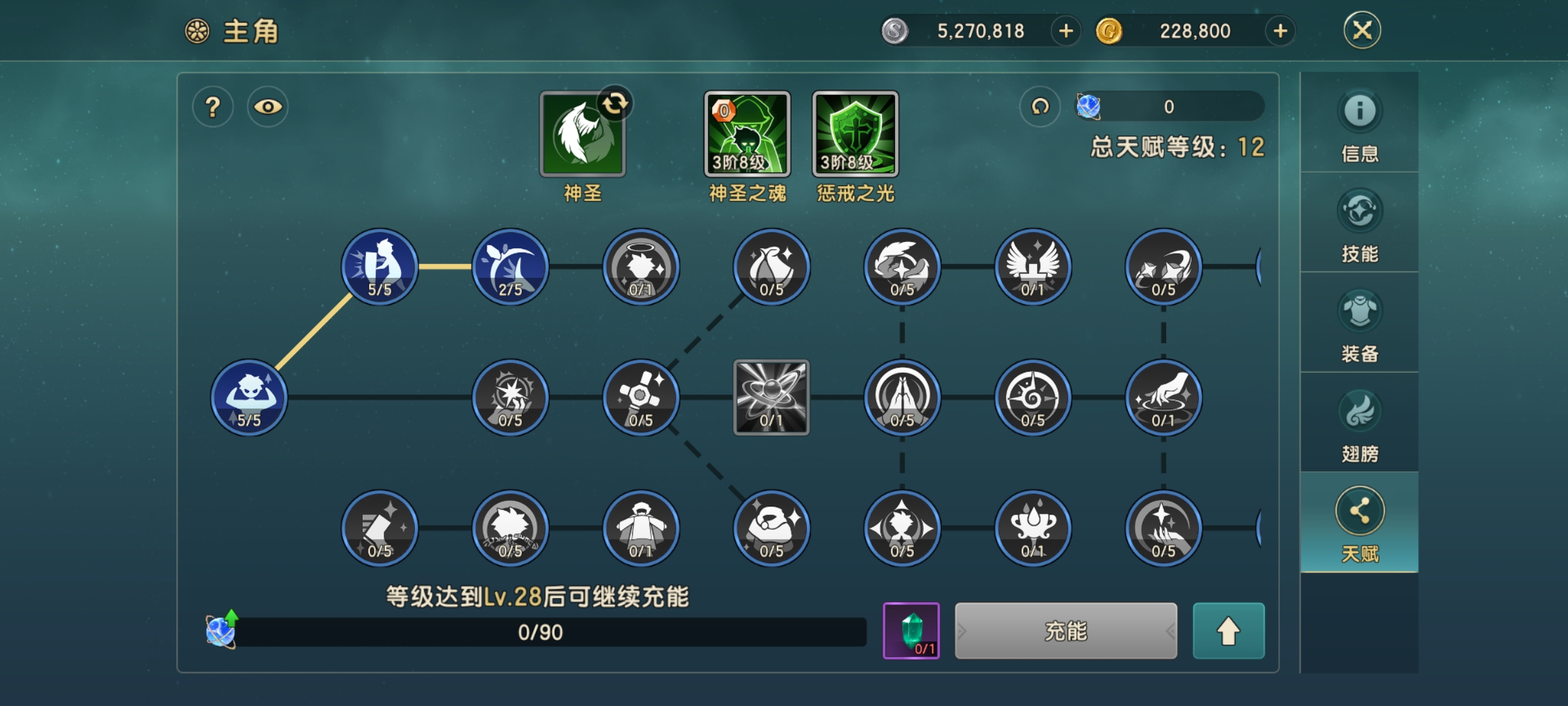Click the orange upgrade arrow button
Viewport: 1568px width, 706px height.
[1228, 631]
